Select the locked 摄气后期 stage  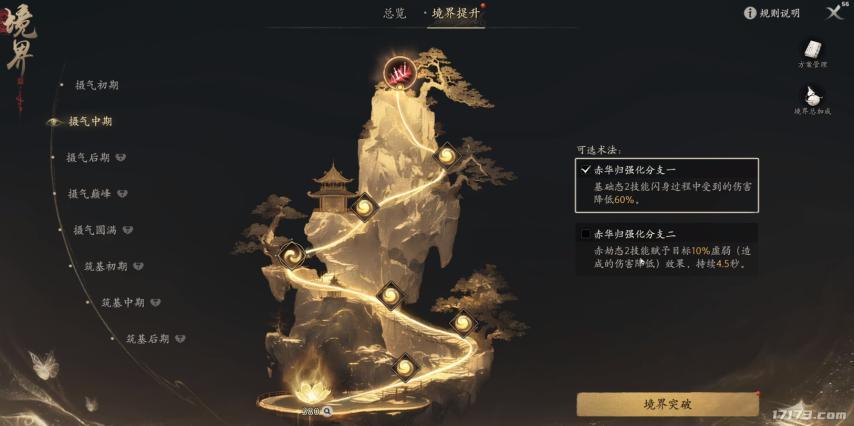pos(88,157)
